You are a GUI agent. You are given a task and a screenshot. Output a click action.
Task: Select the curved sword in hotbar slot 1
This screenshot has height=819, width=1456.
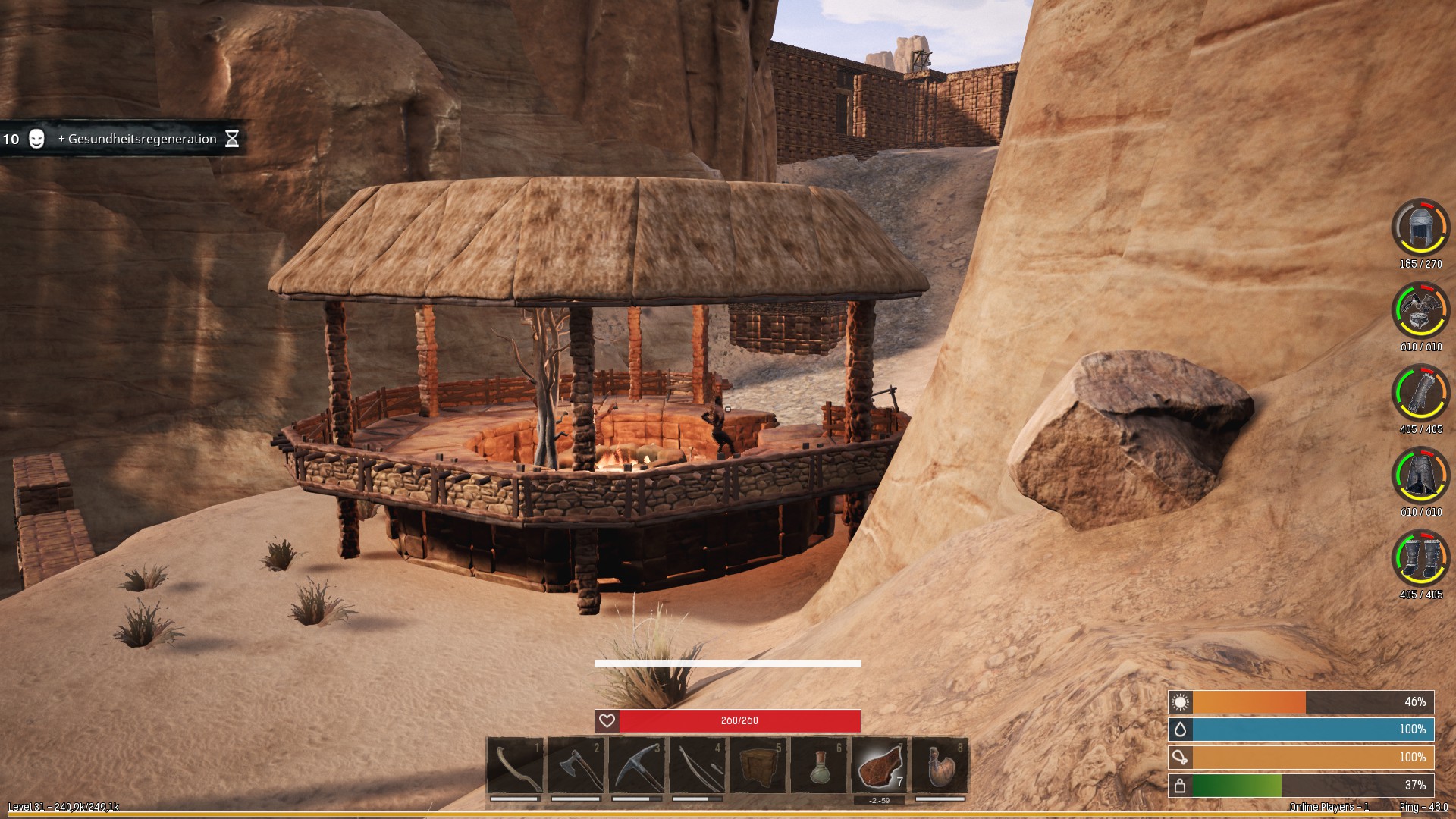[x=516, y=766]
